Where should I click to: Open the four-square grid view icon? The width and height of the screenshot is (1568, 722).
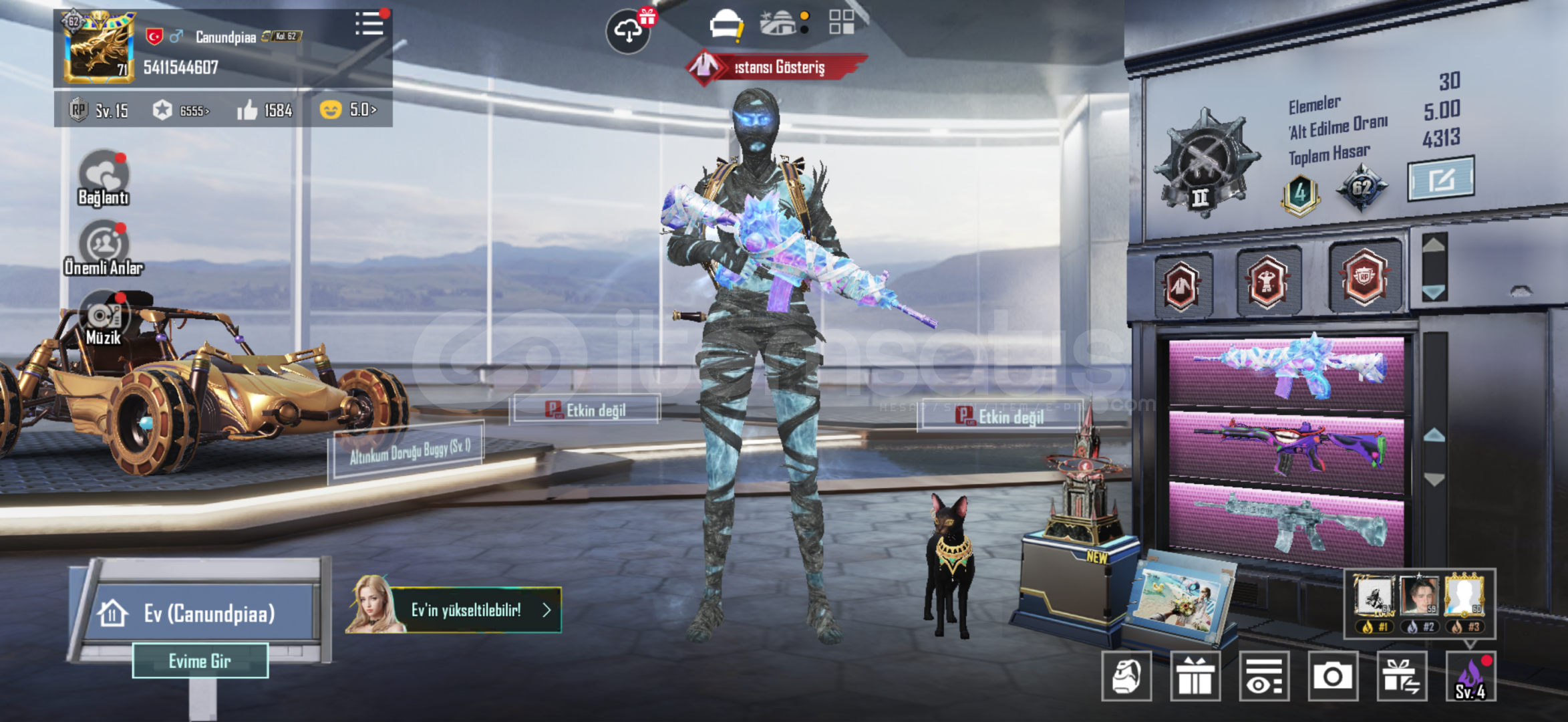841,22
